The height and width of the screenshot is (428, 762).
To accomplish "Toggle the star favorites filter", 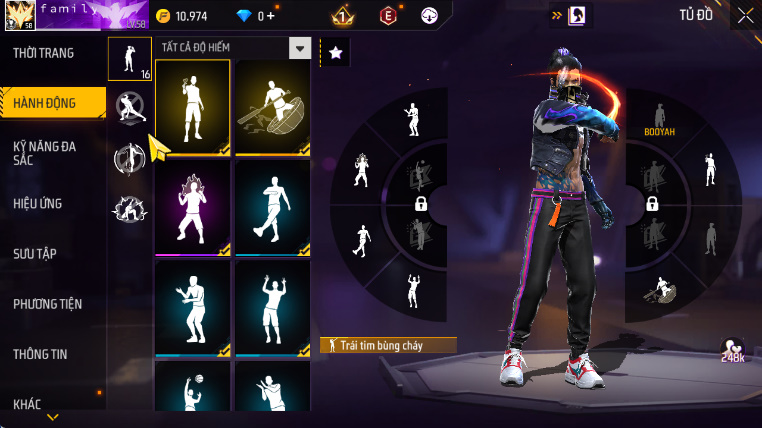I will [x=335, y=52].
